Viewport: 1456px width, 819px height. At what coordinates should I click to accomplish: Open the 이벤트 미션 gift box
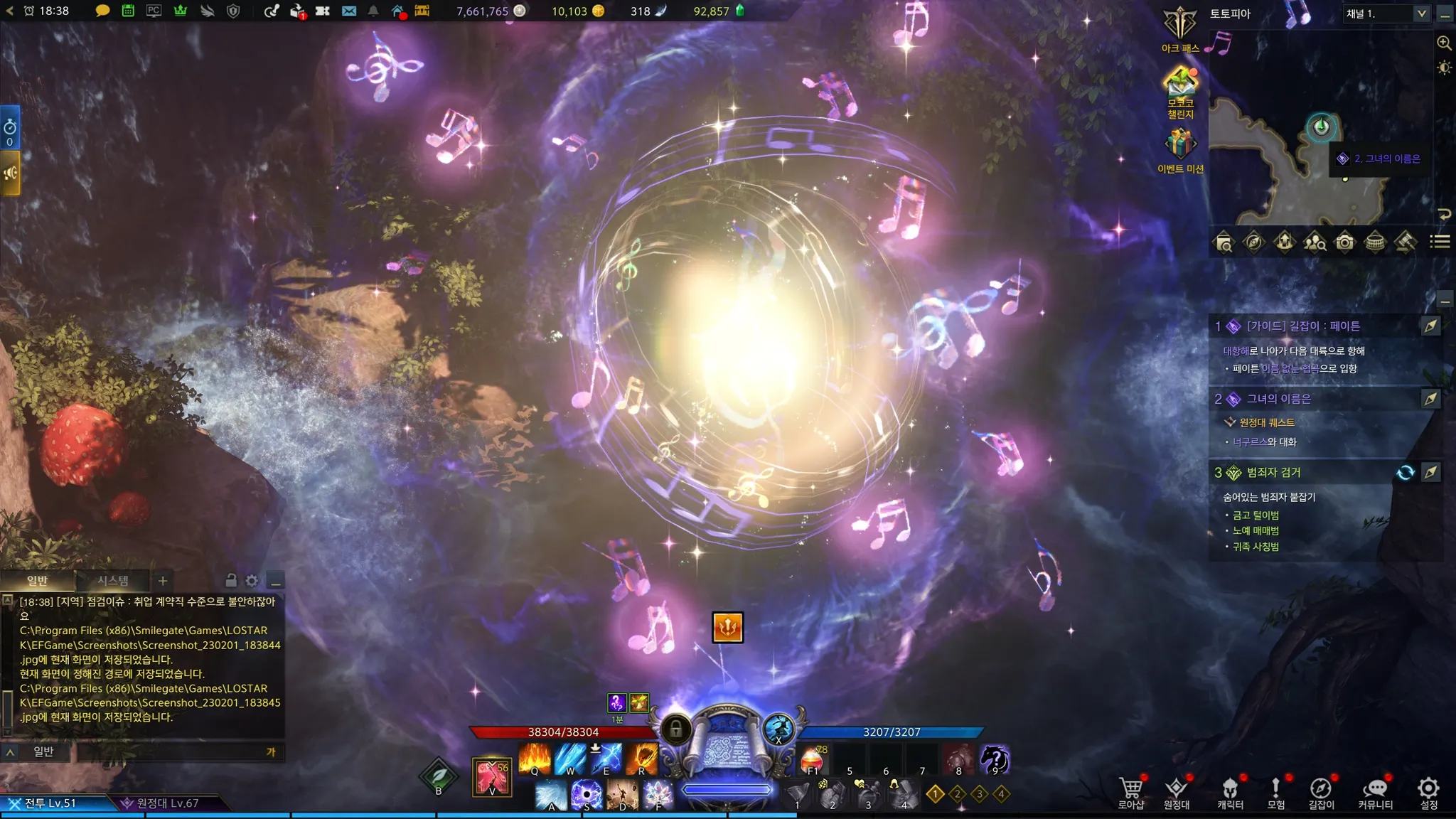click(1180, 146)
